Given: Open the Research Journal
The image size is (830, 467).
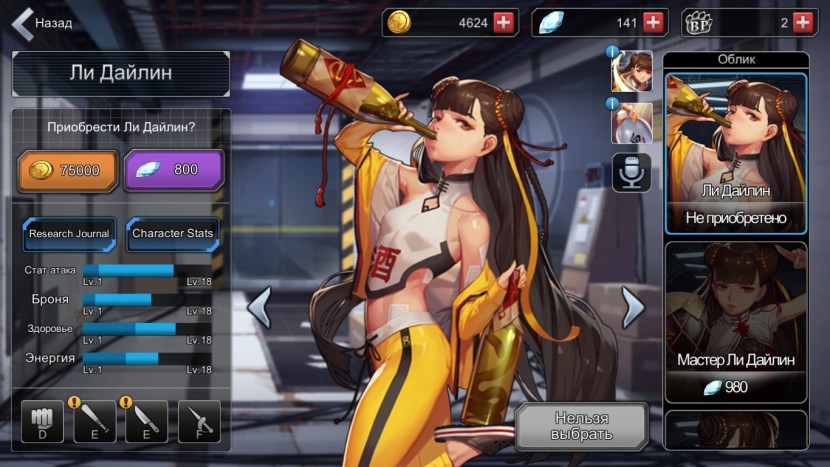Looking at the screenshot, I should click(69, 234).
